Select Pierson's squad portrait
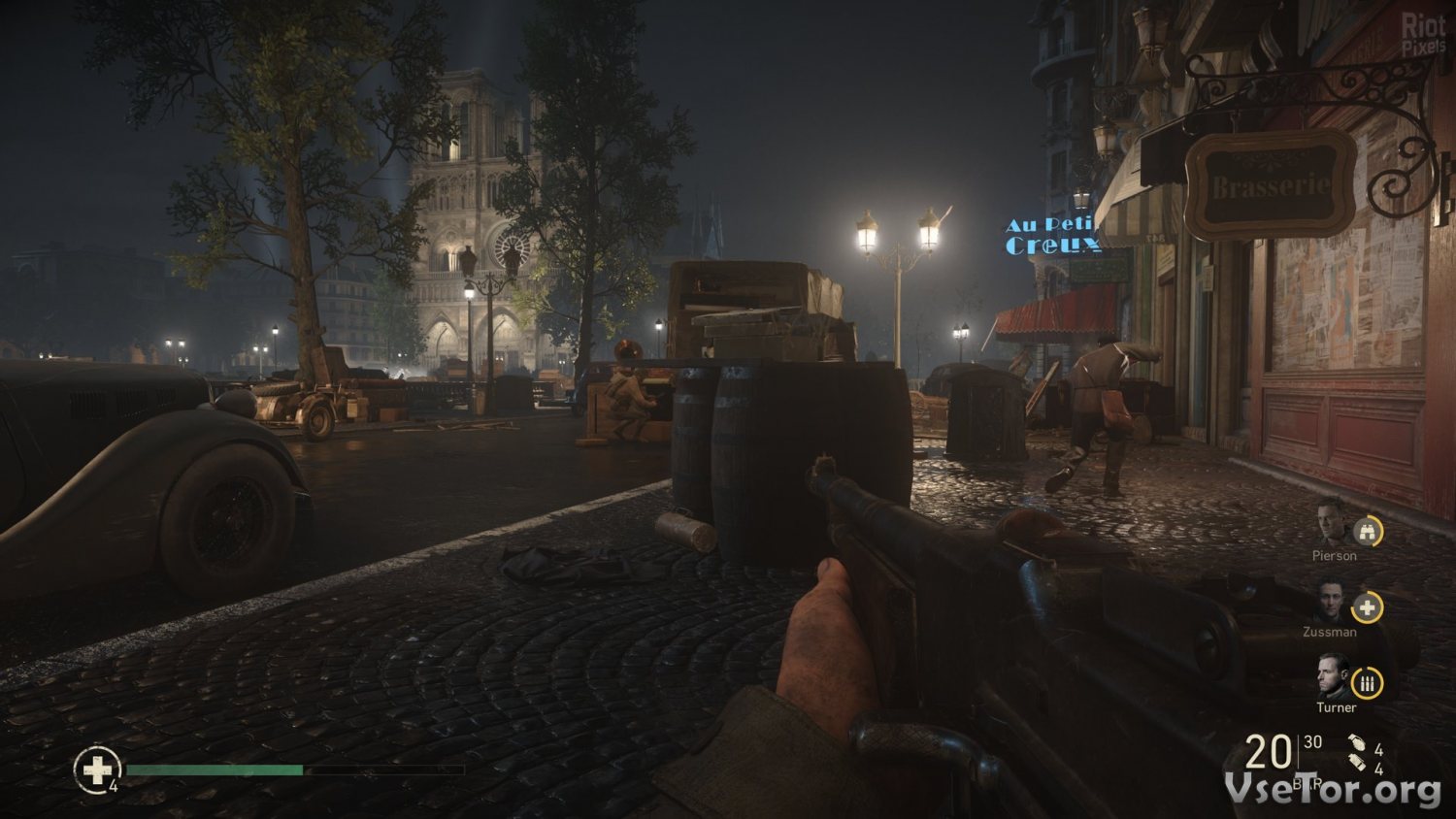1456x819 pixels. pyautogui.click(x=1331, y=525)
